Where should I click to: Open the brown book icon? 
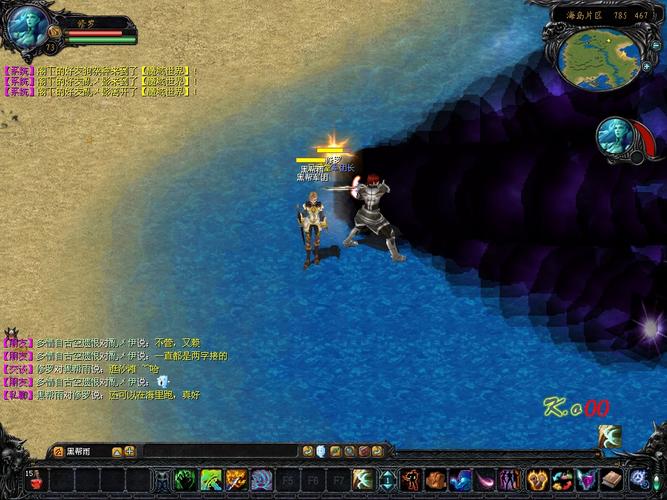click(x=612, y=480)
